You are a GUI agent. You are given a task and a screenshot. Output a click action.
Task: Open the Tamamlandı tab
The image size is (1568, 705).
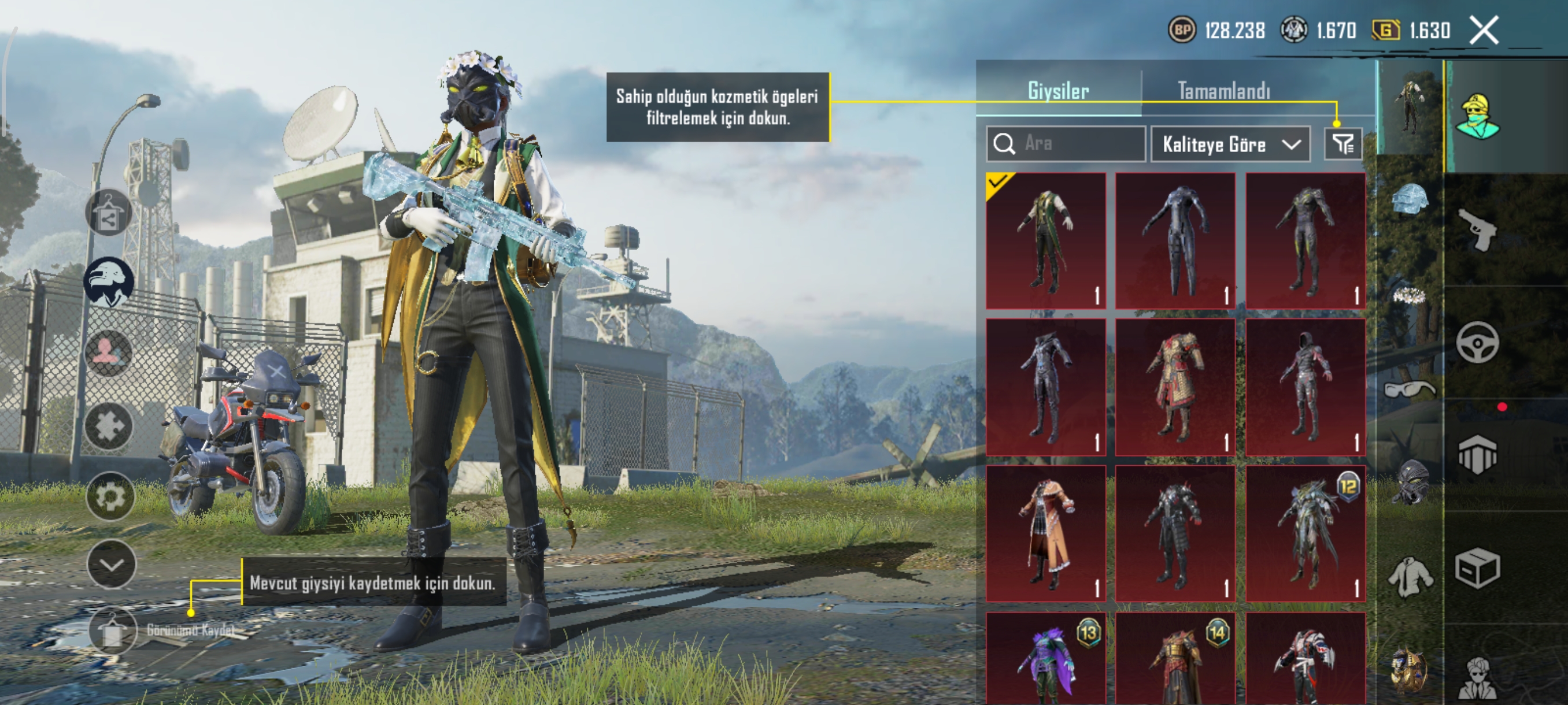(x=1223, y=91)
